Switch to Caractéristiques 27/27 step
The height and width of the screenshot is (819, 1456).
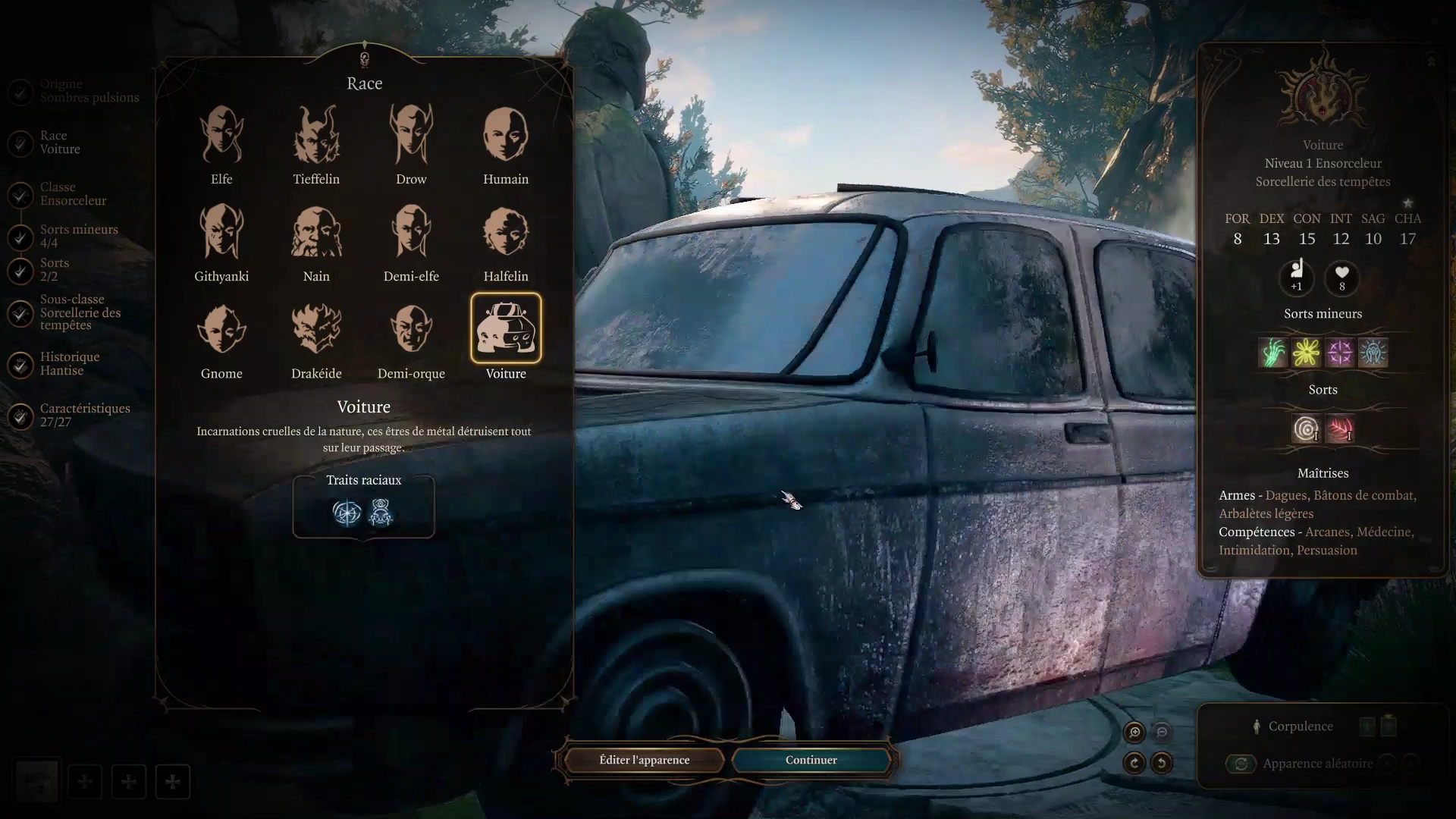click(x=84, y=416)
